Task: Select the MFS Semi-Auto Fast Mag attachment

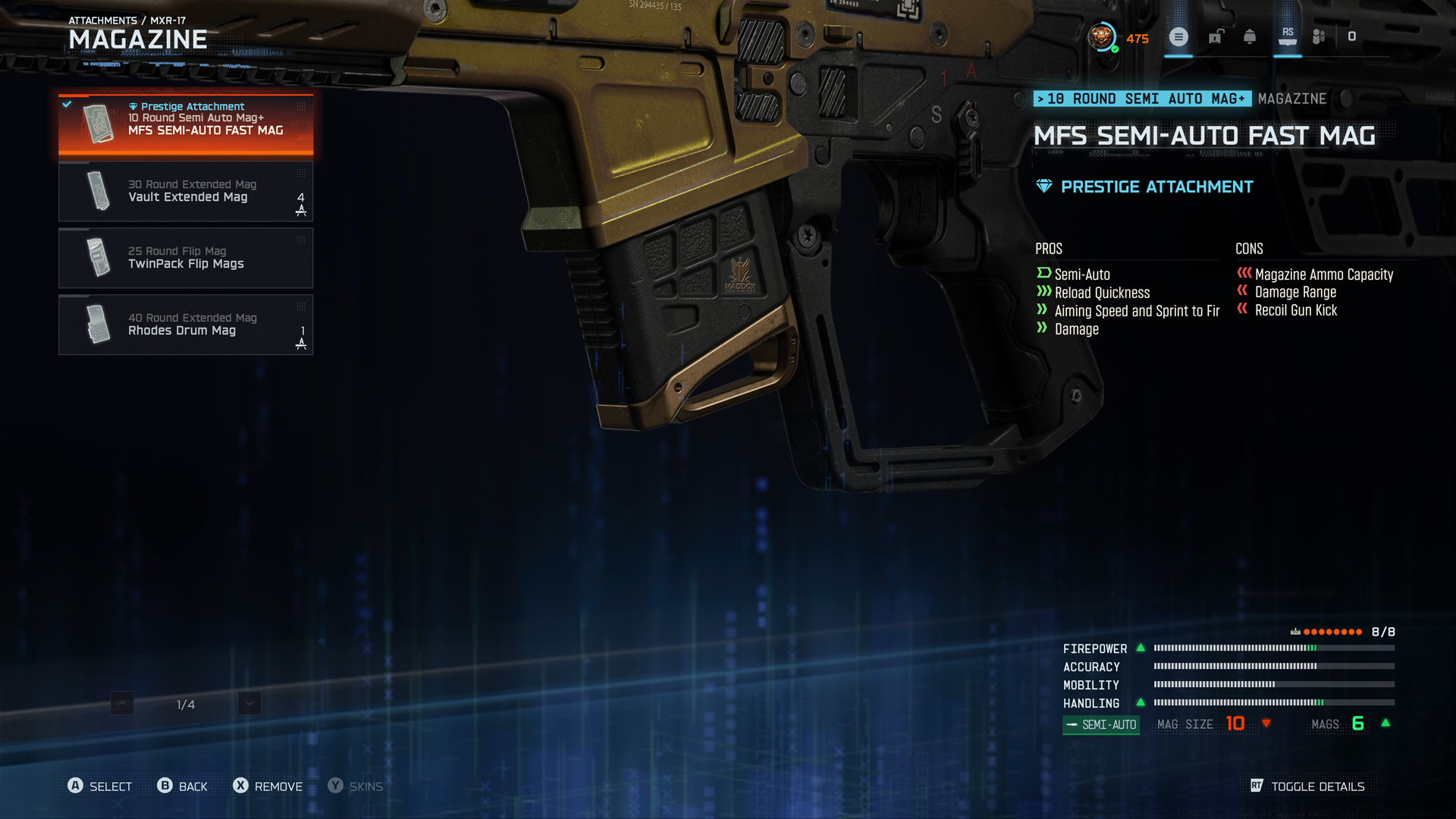Action: [186, 124]
